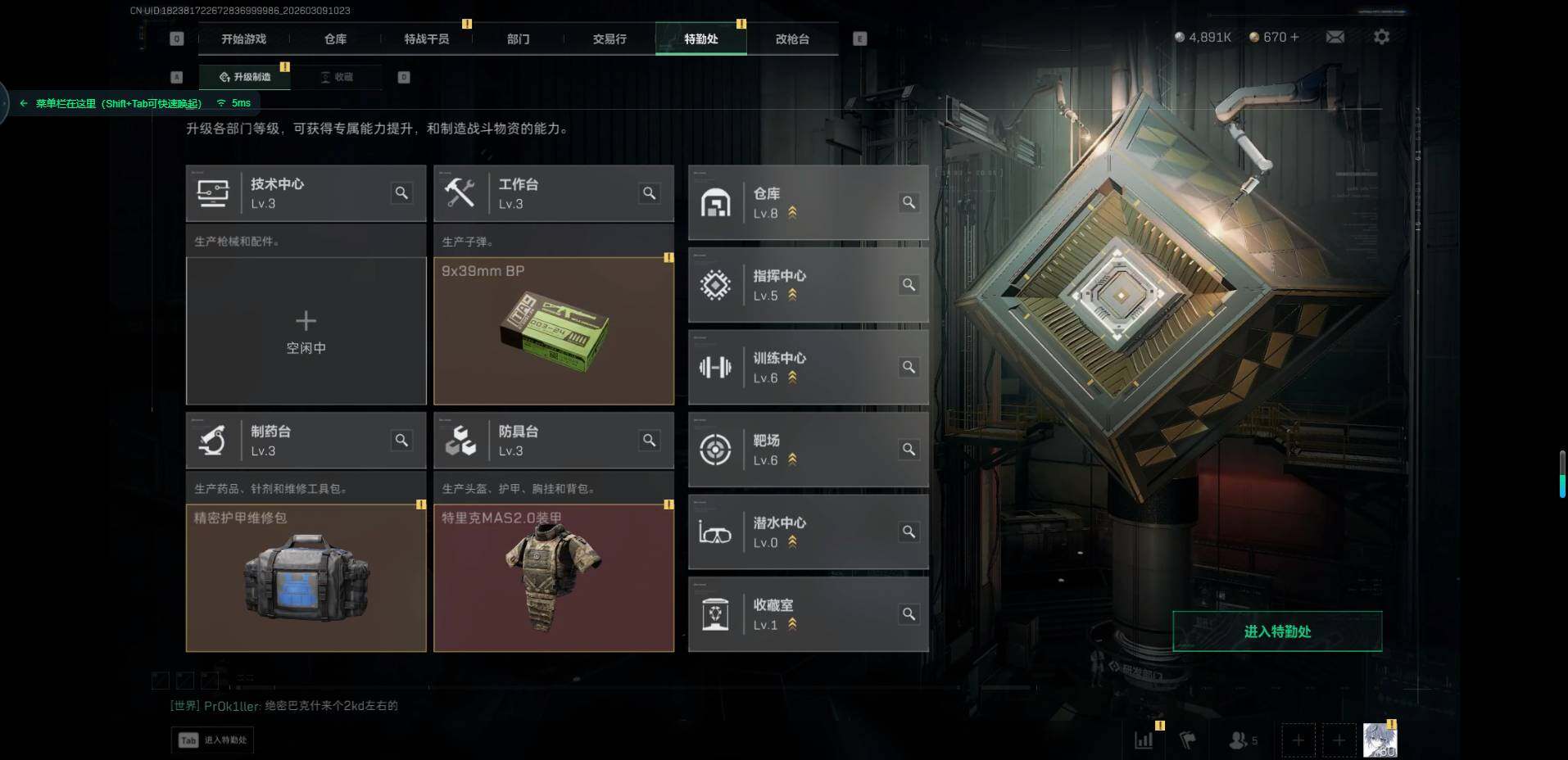The image size is (1568, 760).
Task: Select the 训练中心 department row
Action: point(808,368)
